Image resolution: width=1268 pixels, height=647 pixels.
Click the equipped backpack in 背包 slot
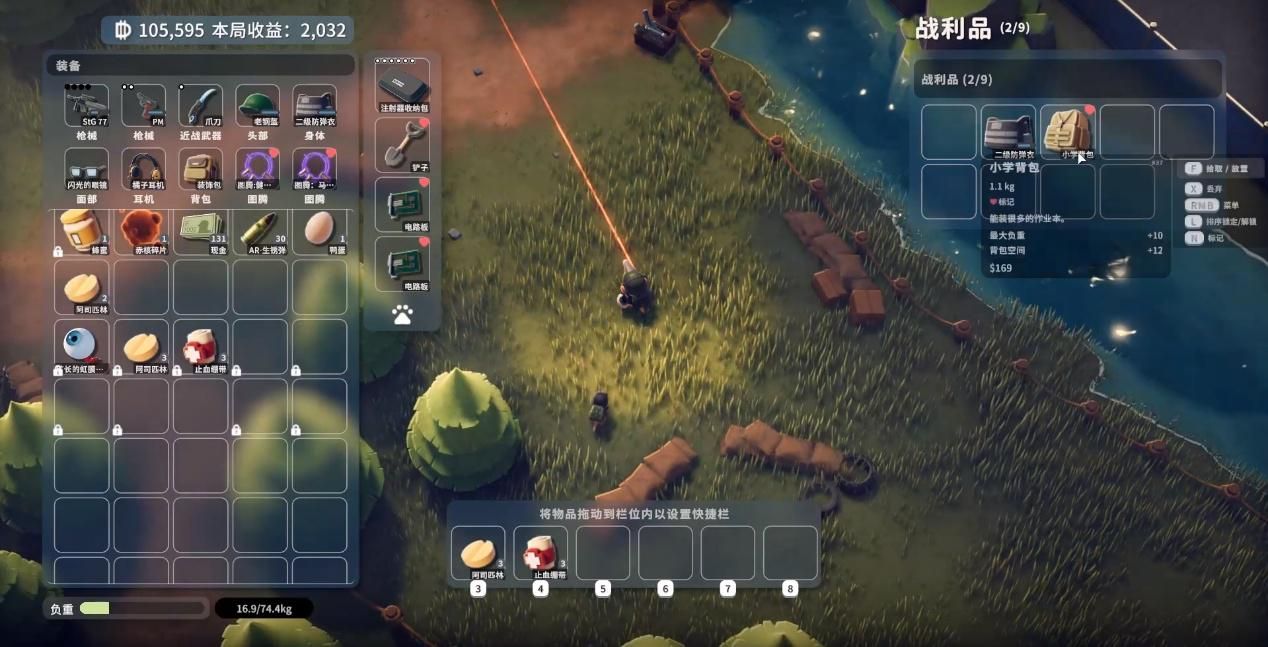[200, 168]
